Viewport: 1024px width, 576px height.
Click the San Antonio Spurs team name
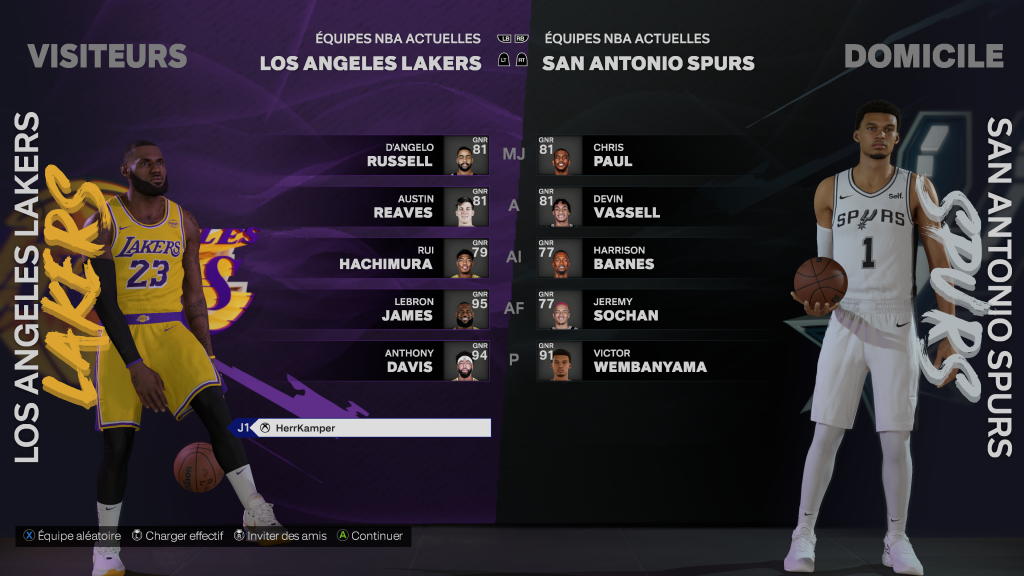pyautogui.click(x=648, y=63)
